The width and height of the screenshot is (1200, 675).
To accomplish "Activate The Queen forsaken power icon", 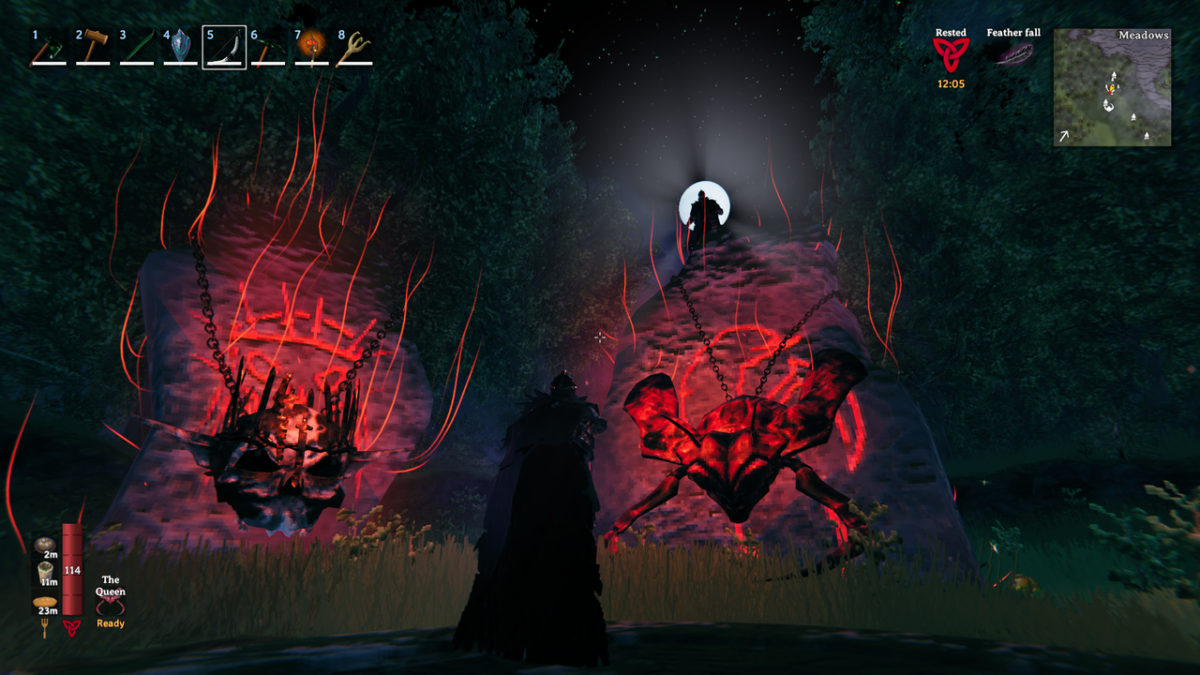I will tap(111, 607).
